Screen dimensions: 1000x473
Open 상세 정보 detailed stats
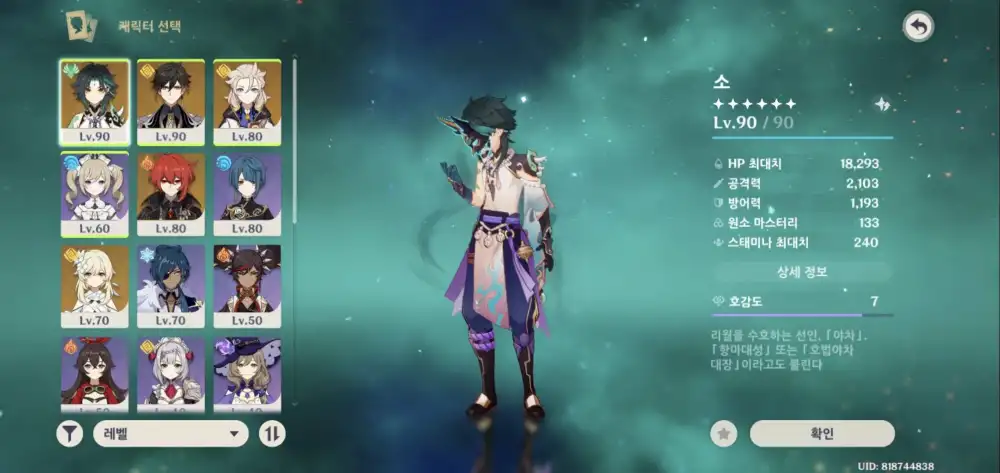802,271
